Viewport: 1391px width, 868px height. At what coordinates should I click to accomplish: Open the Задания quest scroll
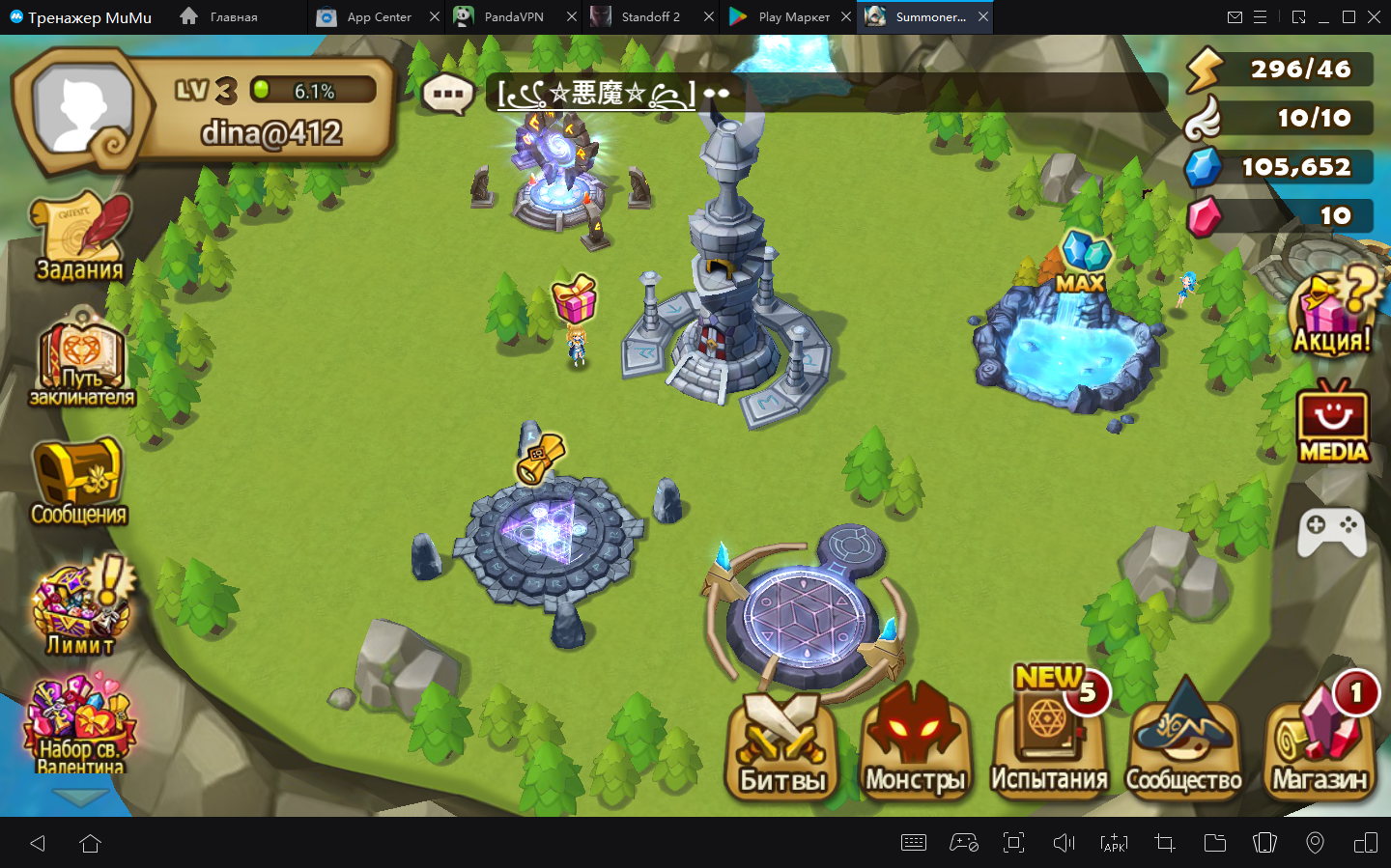tap(80, 238)
